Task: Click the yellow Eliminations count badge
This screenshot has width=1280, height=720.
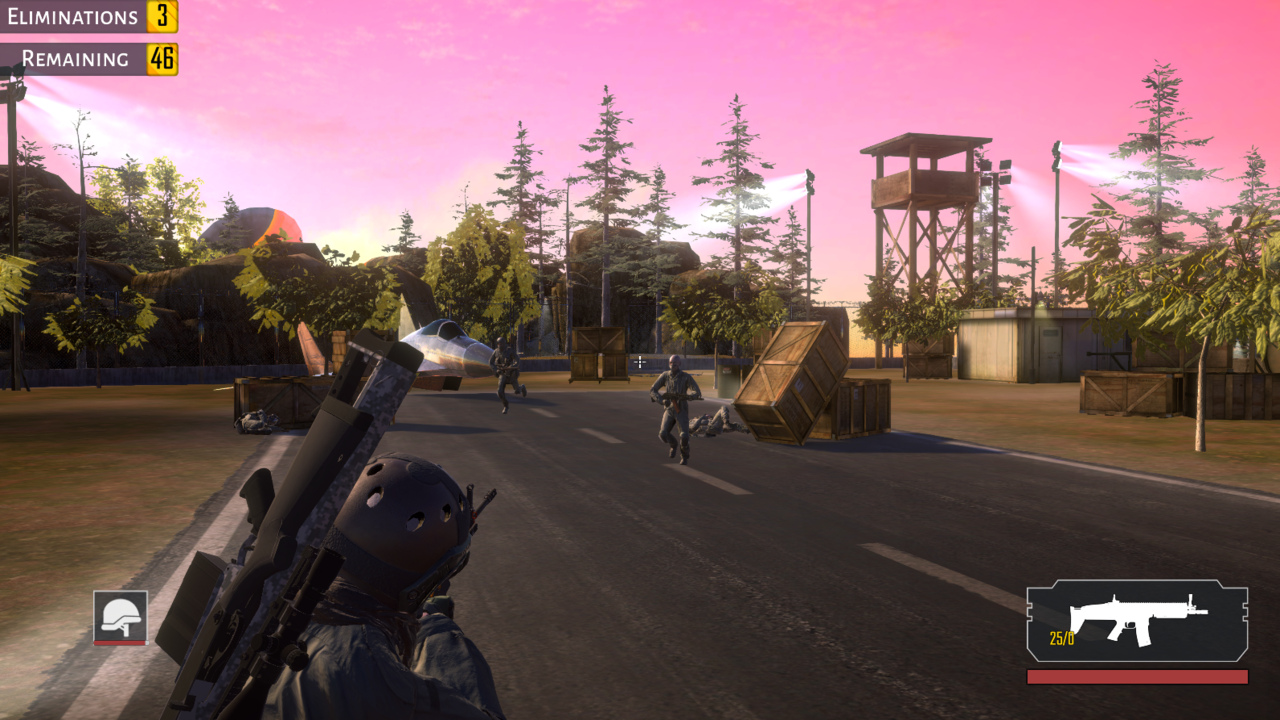Action: 163,17
